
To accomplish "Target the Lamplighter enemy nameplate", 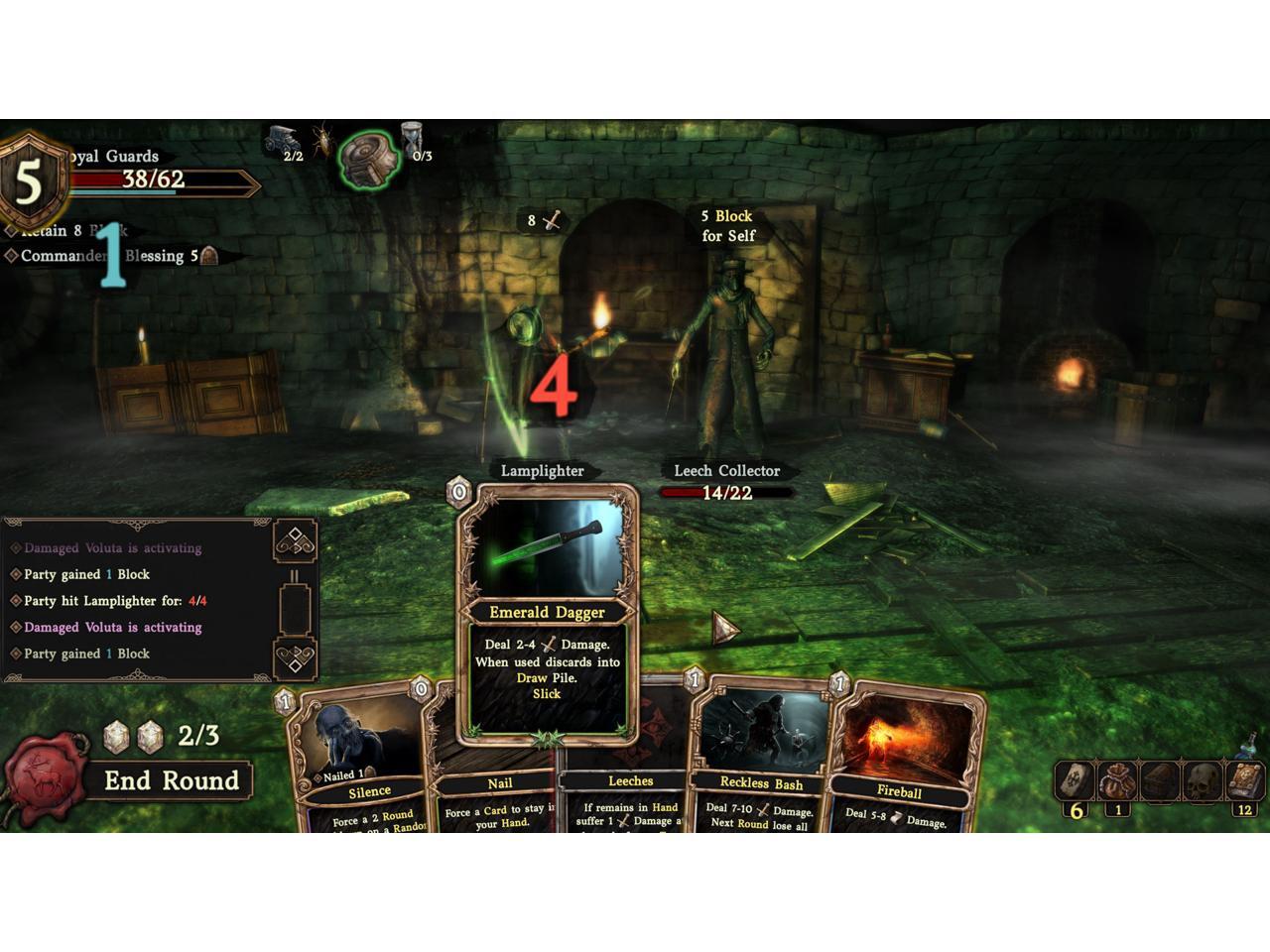I will 542,470.
